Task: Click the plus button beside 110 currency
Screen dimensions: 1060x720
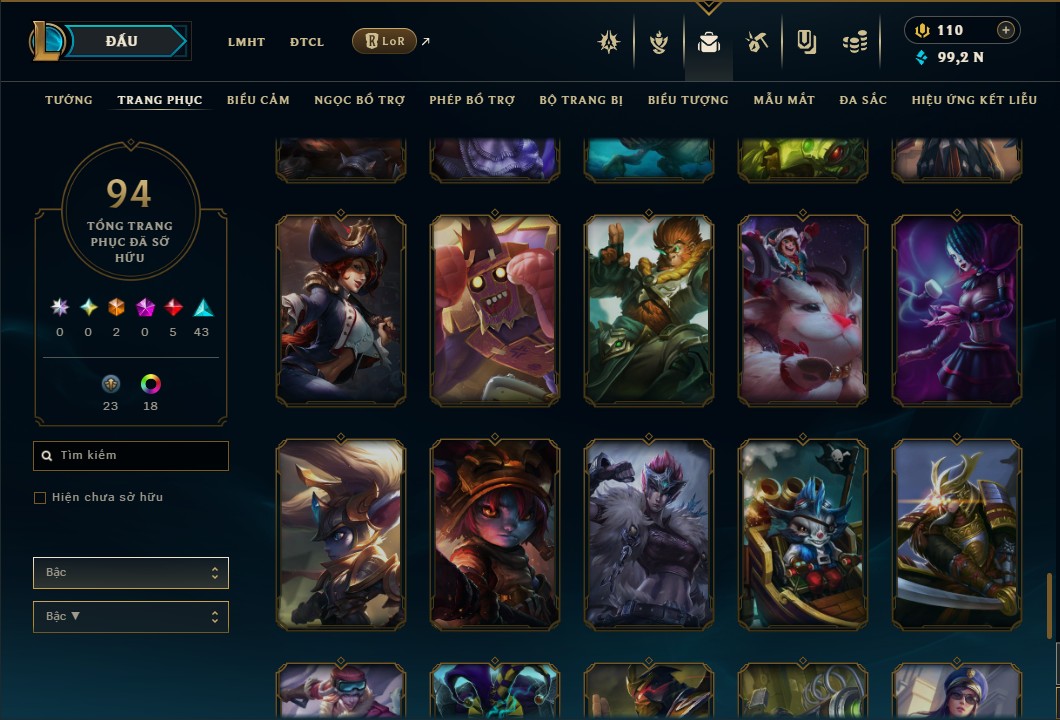Action: [x=1005, y=30]
